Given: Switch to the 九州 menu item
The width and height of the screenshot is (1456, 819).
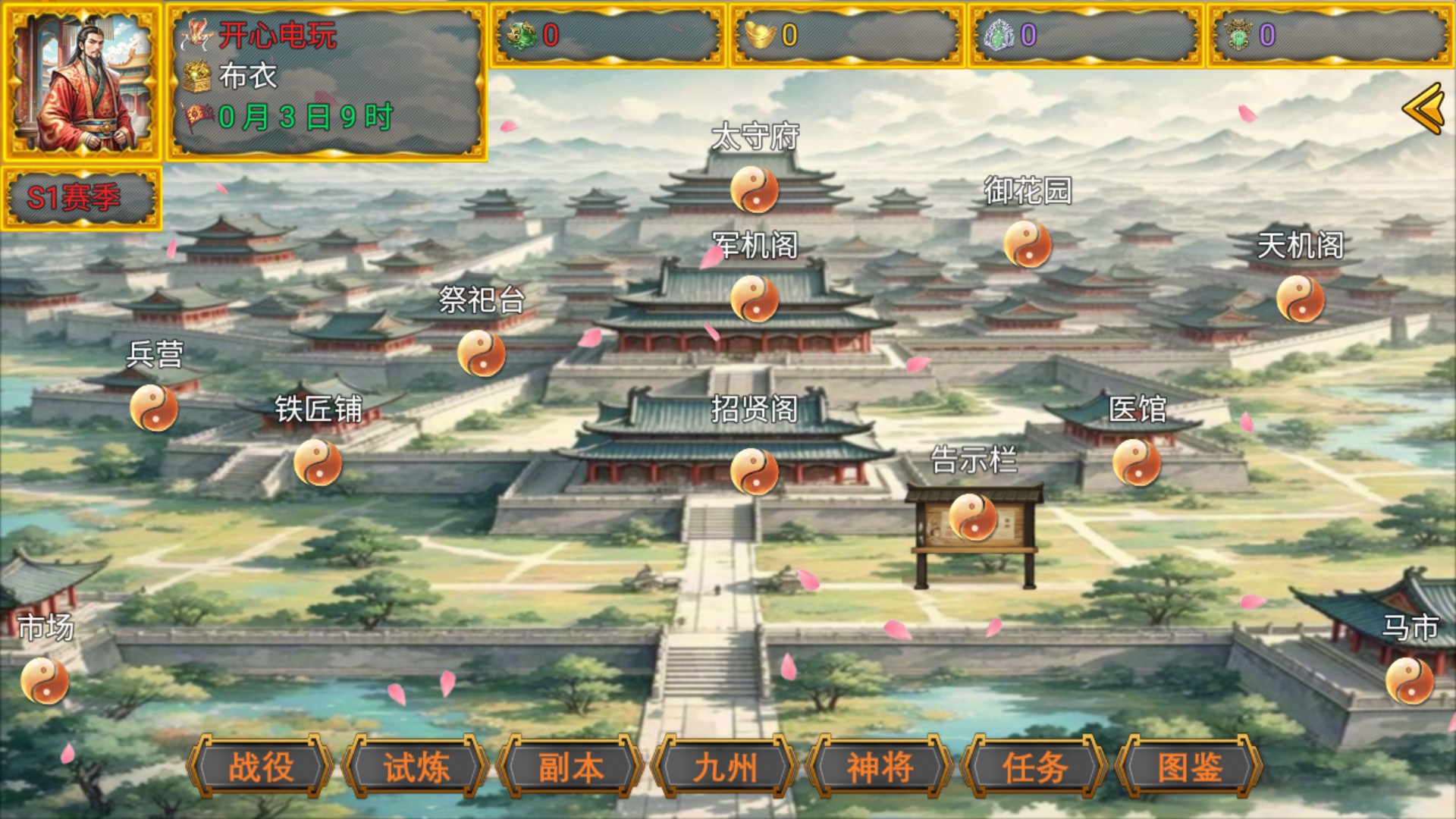Looking at the screenshot, I should click(725, 767).
